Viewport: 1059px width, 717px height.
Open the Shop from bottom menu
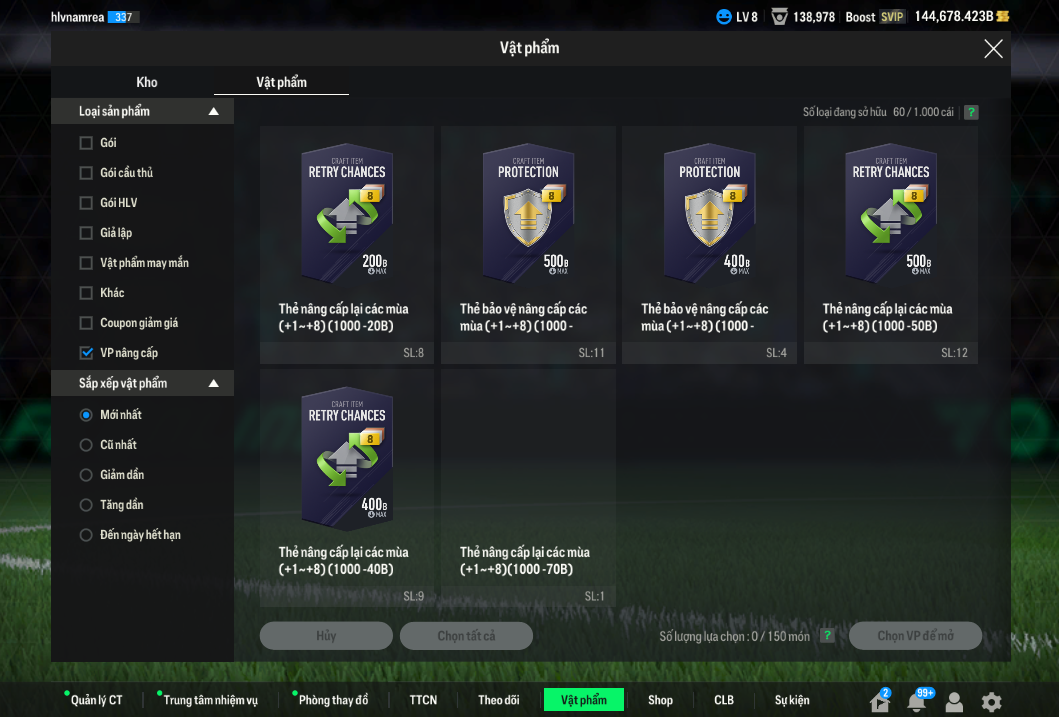tap(660, 700)
